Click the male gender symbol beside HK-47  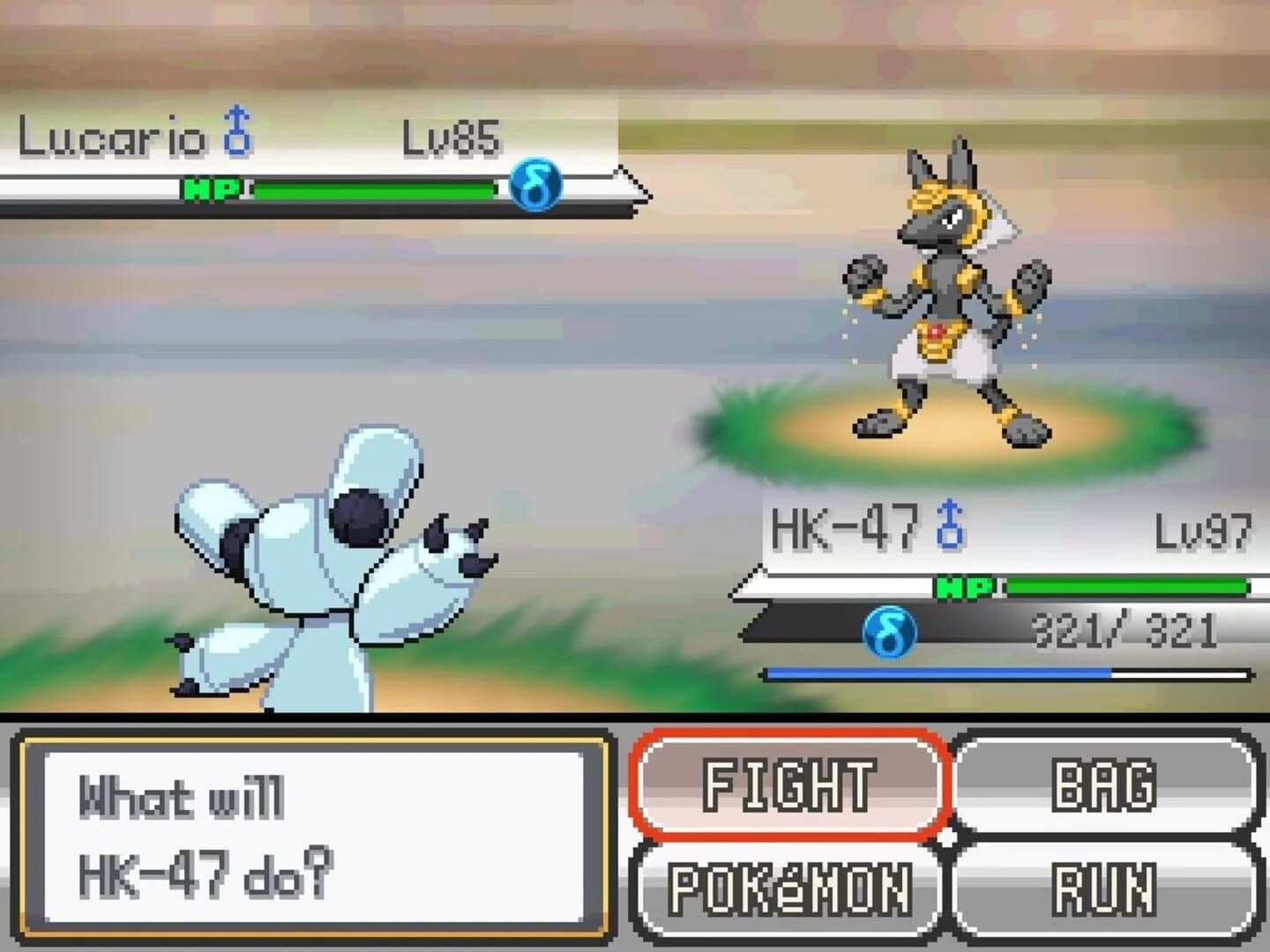[948, 527]
